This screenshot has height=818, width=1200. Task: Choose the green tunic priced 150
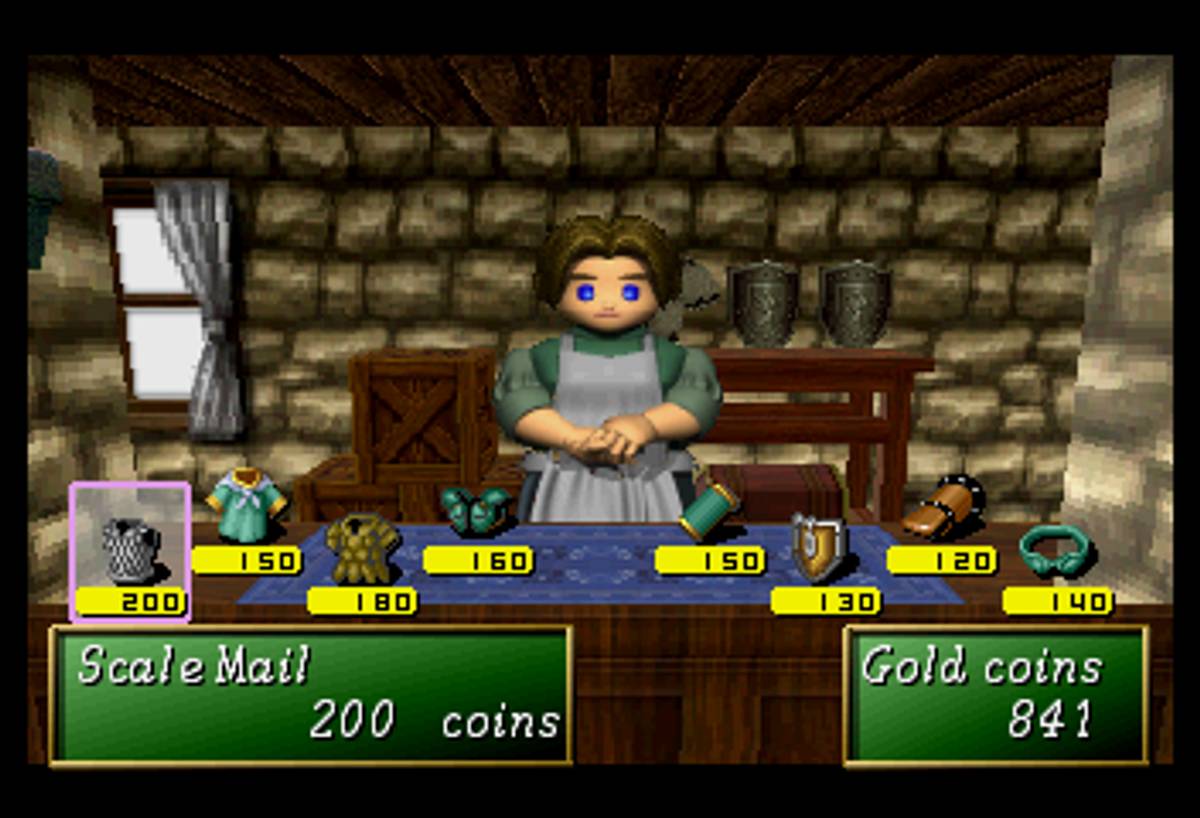click(246, 506)
